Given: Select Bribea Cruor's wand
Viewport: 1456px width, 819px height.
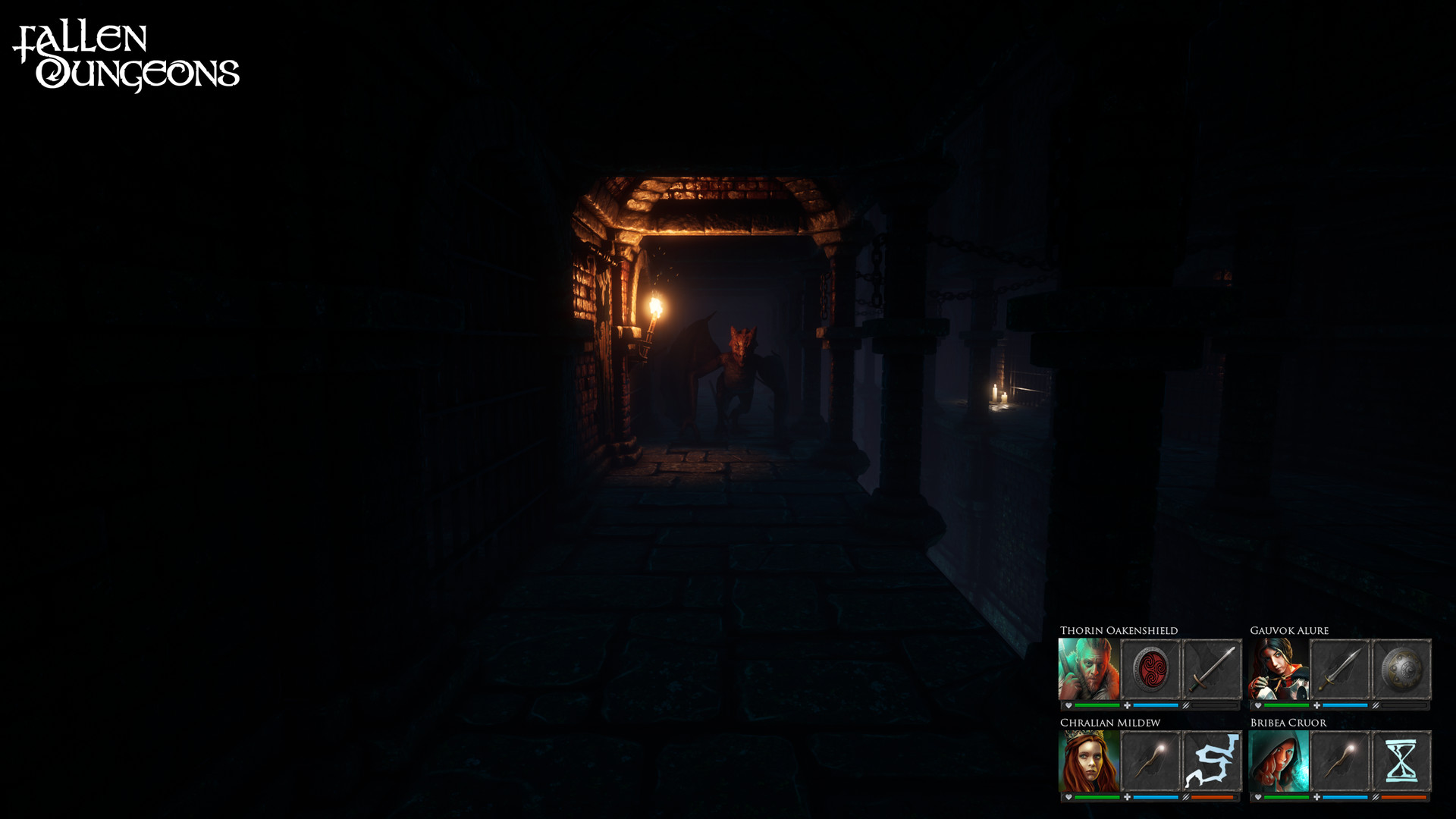Looking at the screenshot, I should click(x=1341, y=761).
